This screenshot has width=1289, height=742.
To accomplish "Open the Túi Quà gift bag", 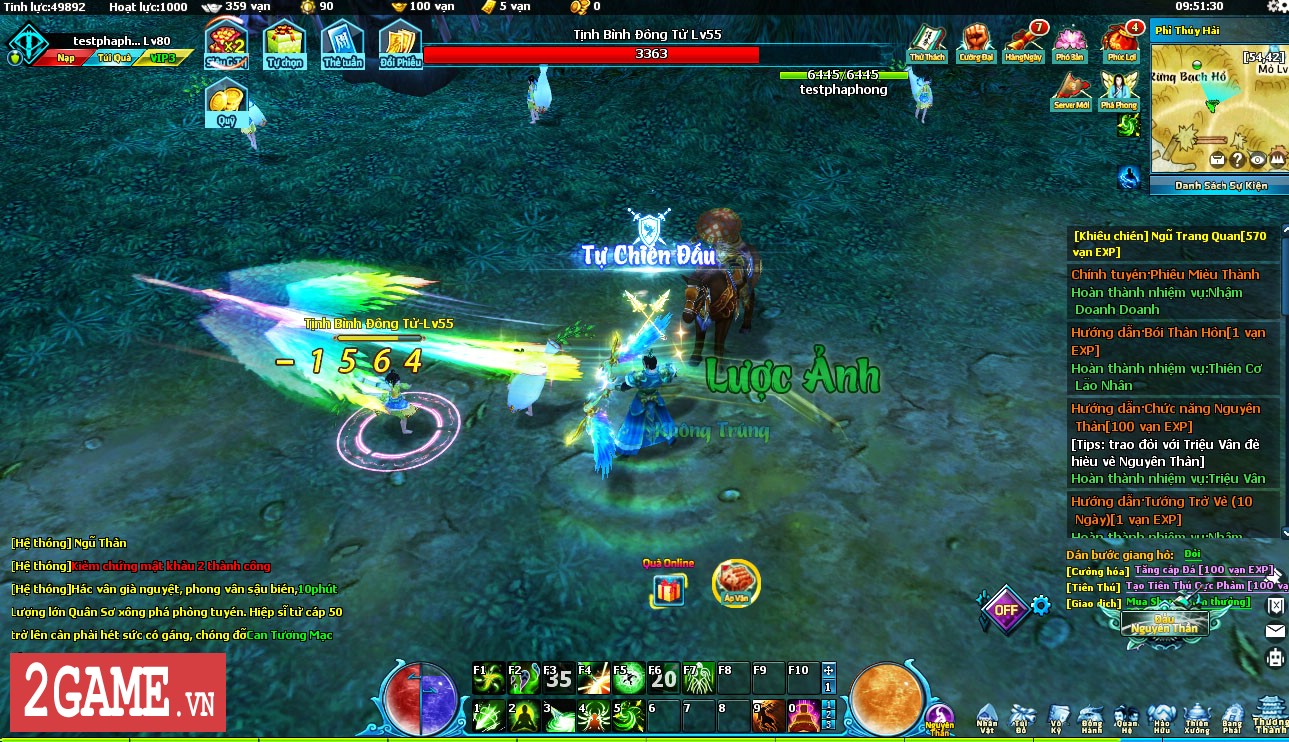I will tap(115, 58).
